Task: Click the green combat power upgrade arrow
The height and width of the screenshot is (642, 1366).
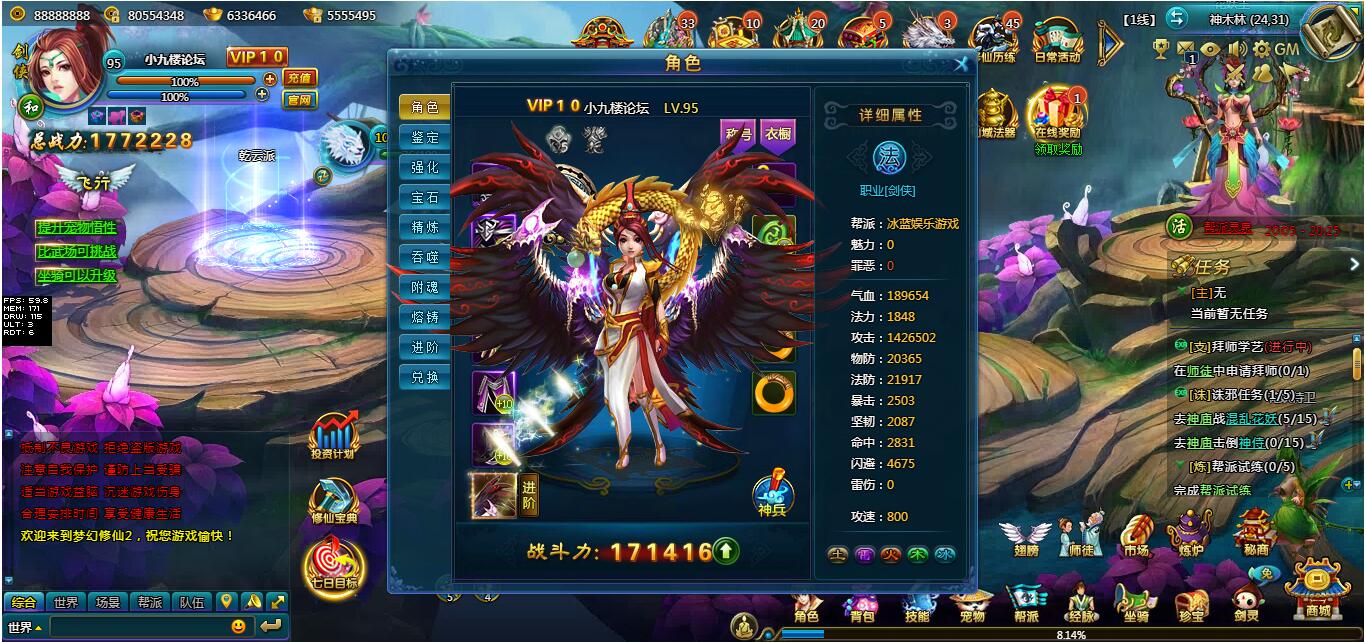Action: point(727,550)
